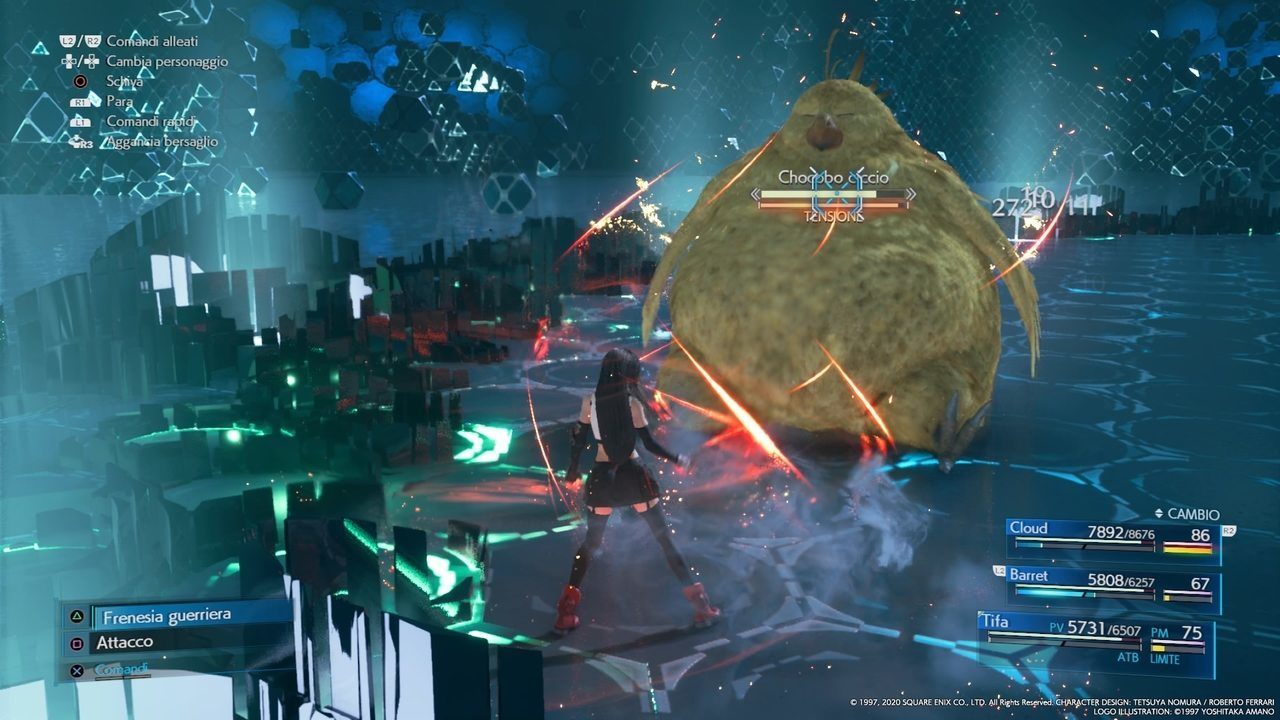This screenshot has width=1280, height=720.
Task: Click the R2 icon on Cloud's status bar
Action: 1229,530
